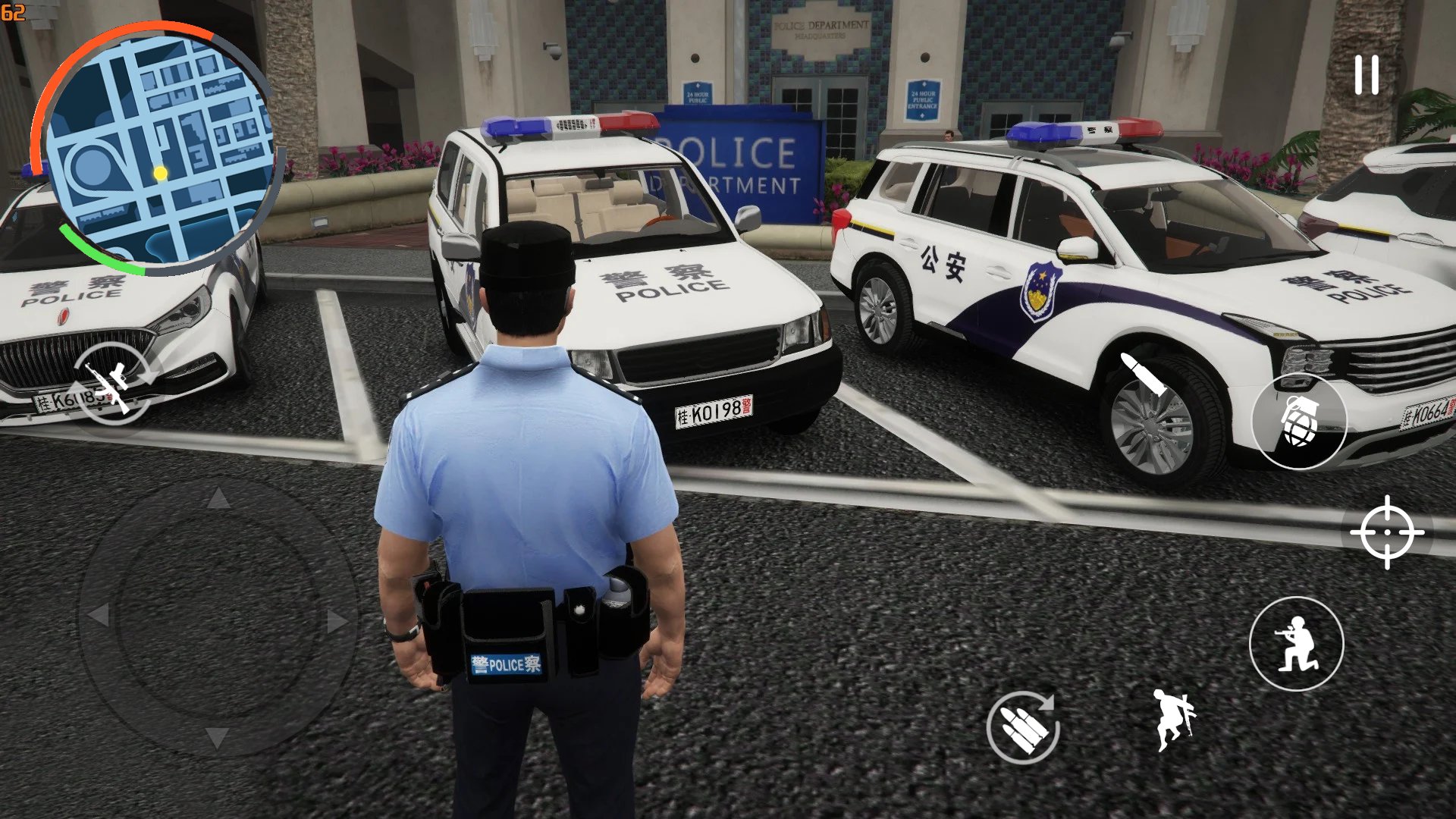Activate the crosshair aim button
This screenshot has width=1456, height=819.
[x=1387, y=532]
